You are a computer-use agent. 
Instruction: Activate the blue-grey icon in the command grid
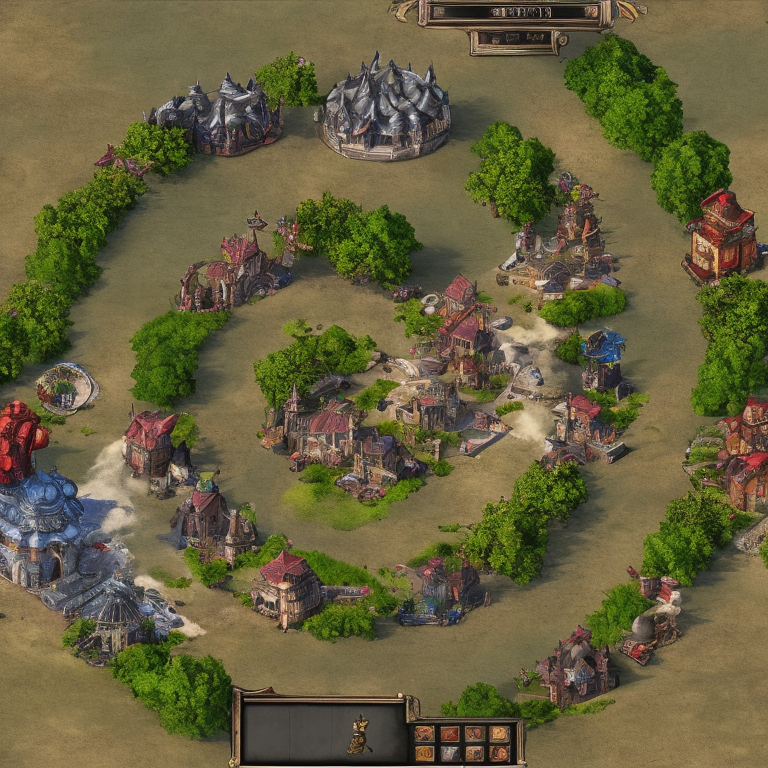click(450, 754)
